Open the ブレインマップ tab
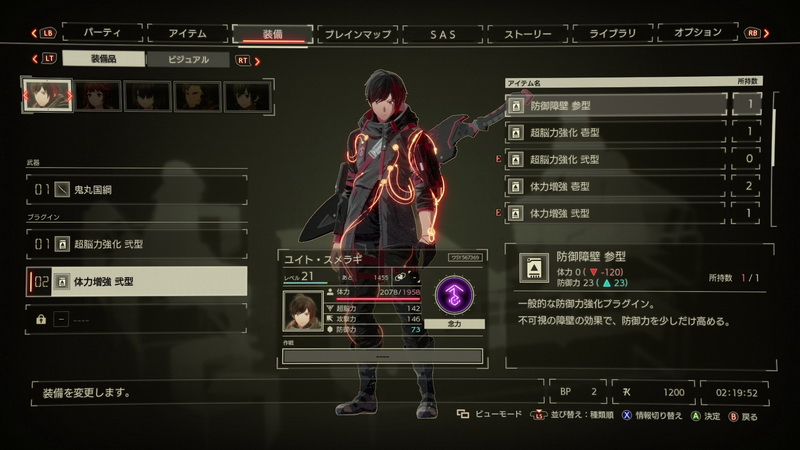This screenshot has height=450, width=800. coord(357,33)
